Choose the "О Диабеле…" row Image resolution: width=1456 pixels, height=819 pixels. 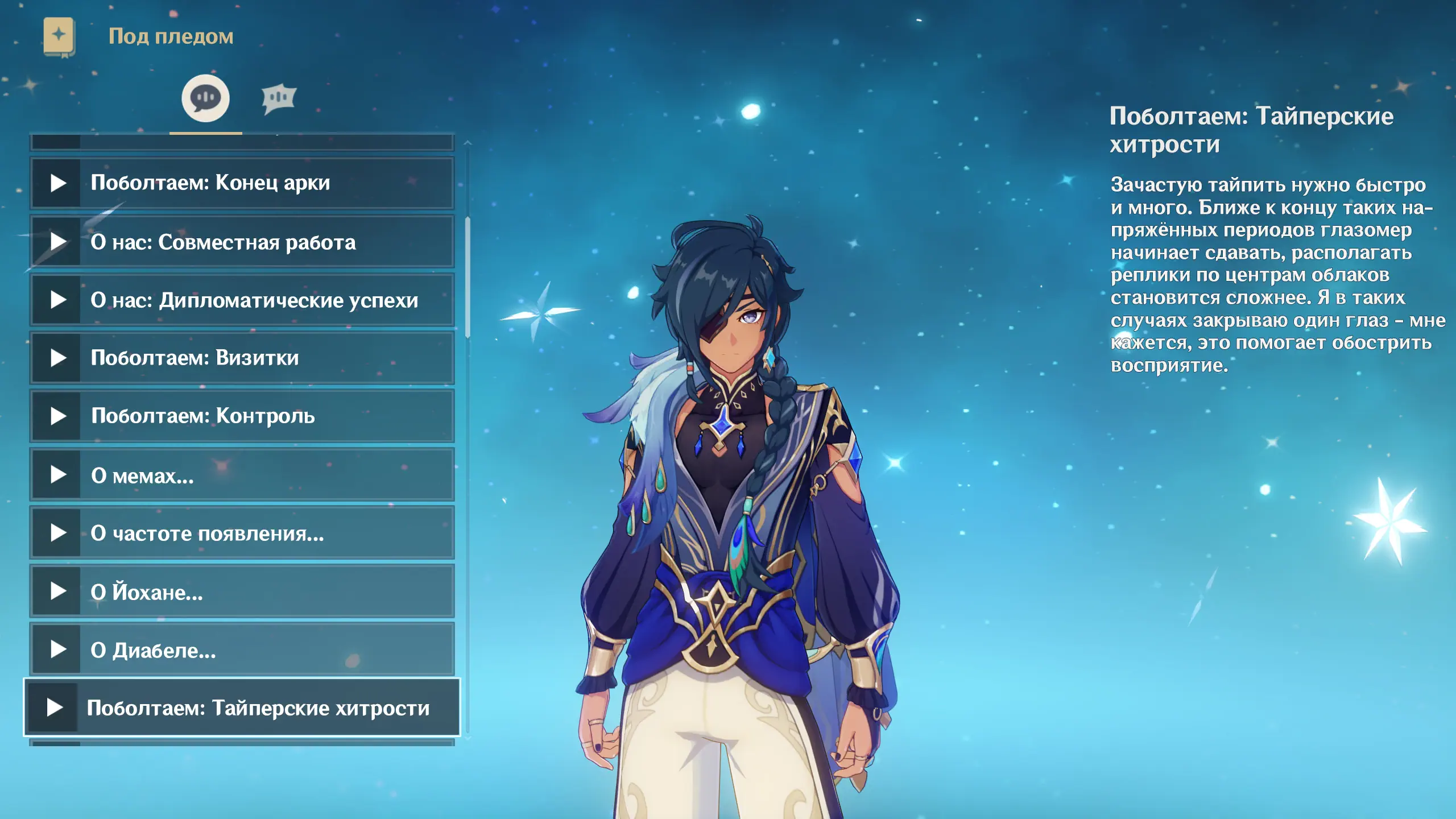(x=242, y=650)
